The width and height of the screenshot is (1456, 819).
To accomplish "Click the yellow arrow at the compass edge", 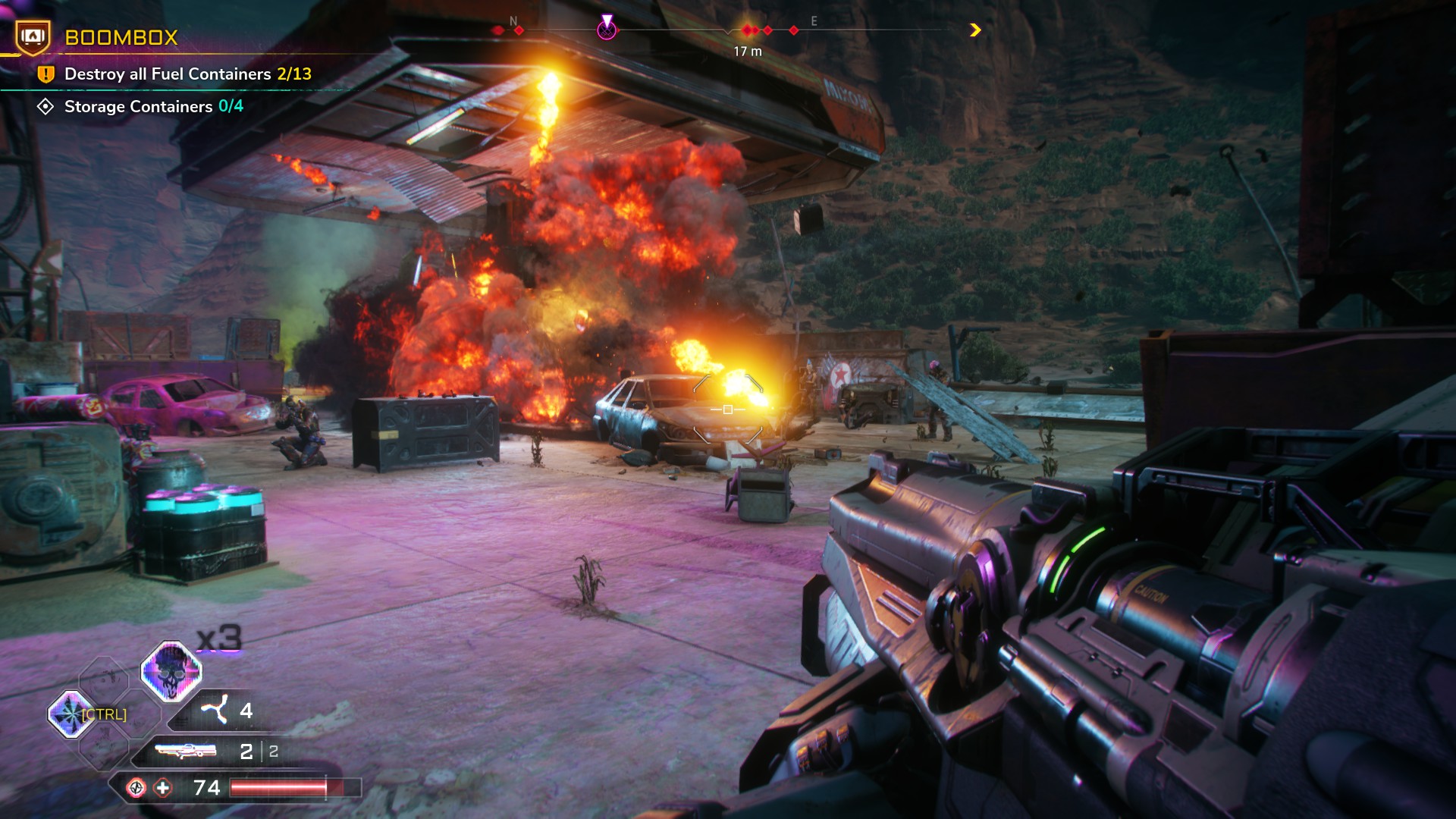I will point(975,30).
